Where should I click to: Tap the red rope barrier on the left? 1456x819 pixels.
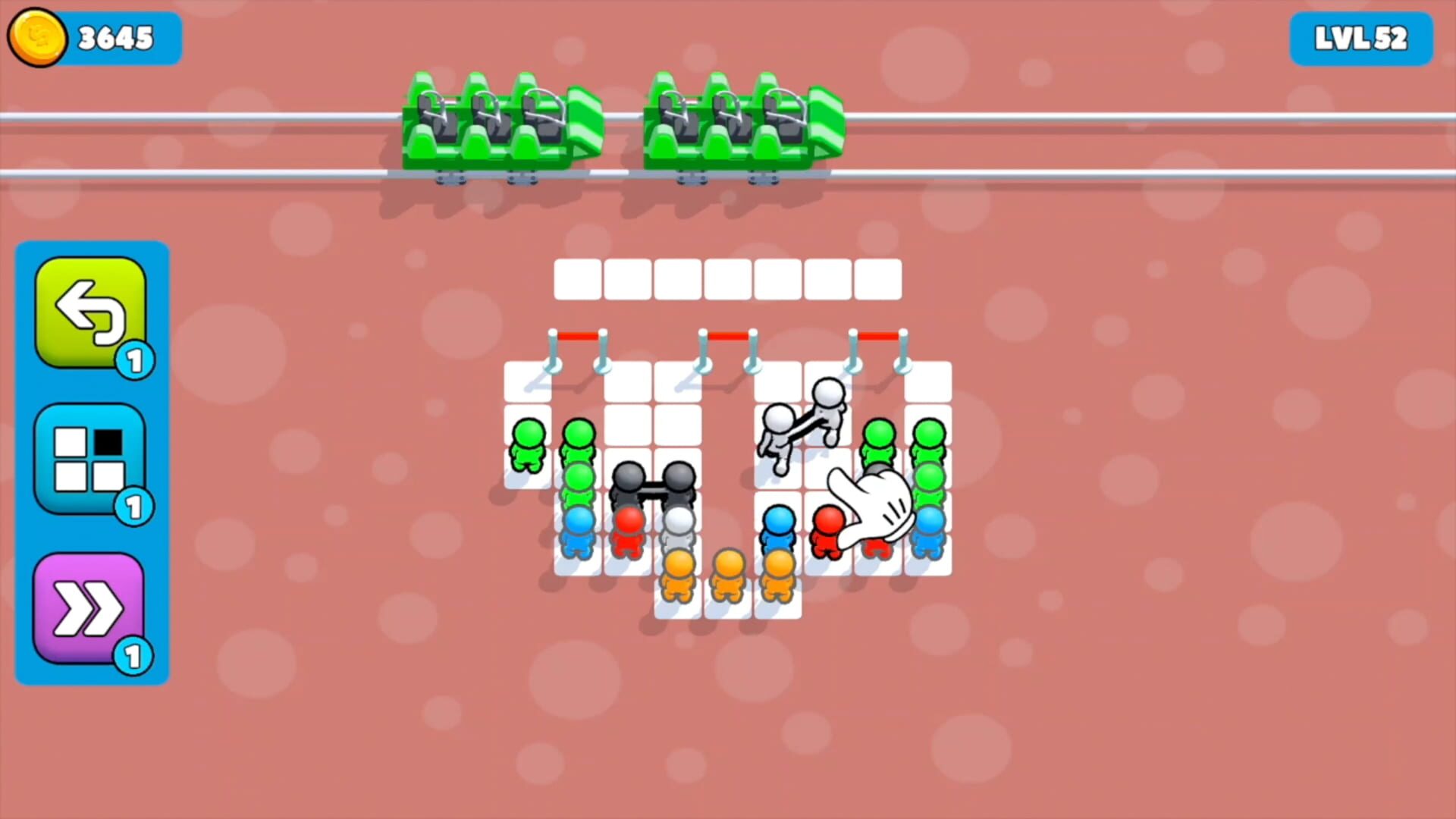[578, 334]
